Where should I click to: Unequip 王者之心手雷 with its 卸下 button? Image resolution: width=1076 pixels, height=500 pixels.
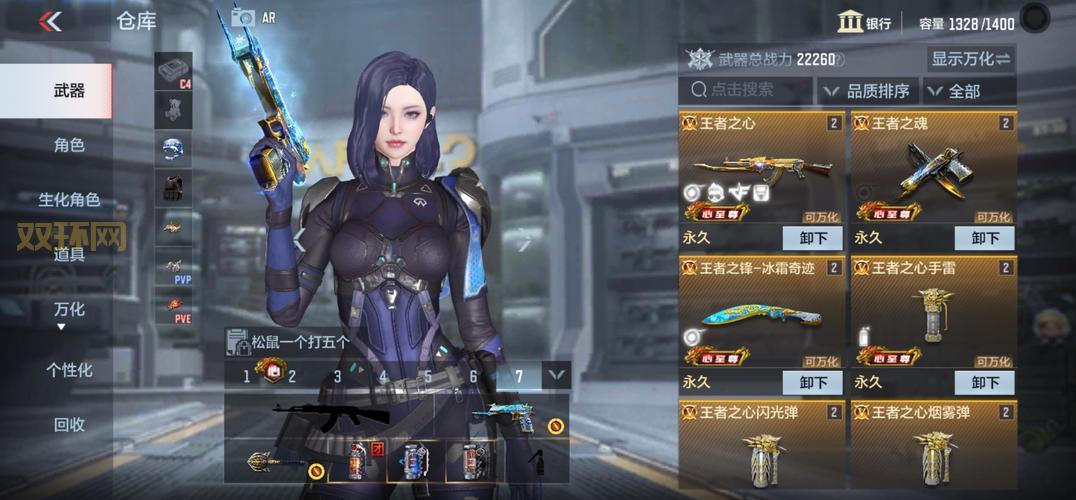(985, 382)
